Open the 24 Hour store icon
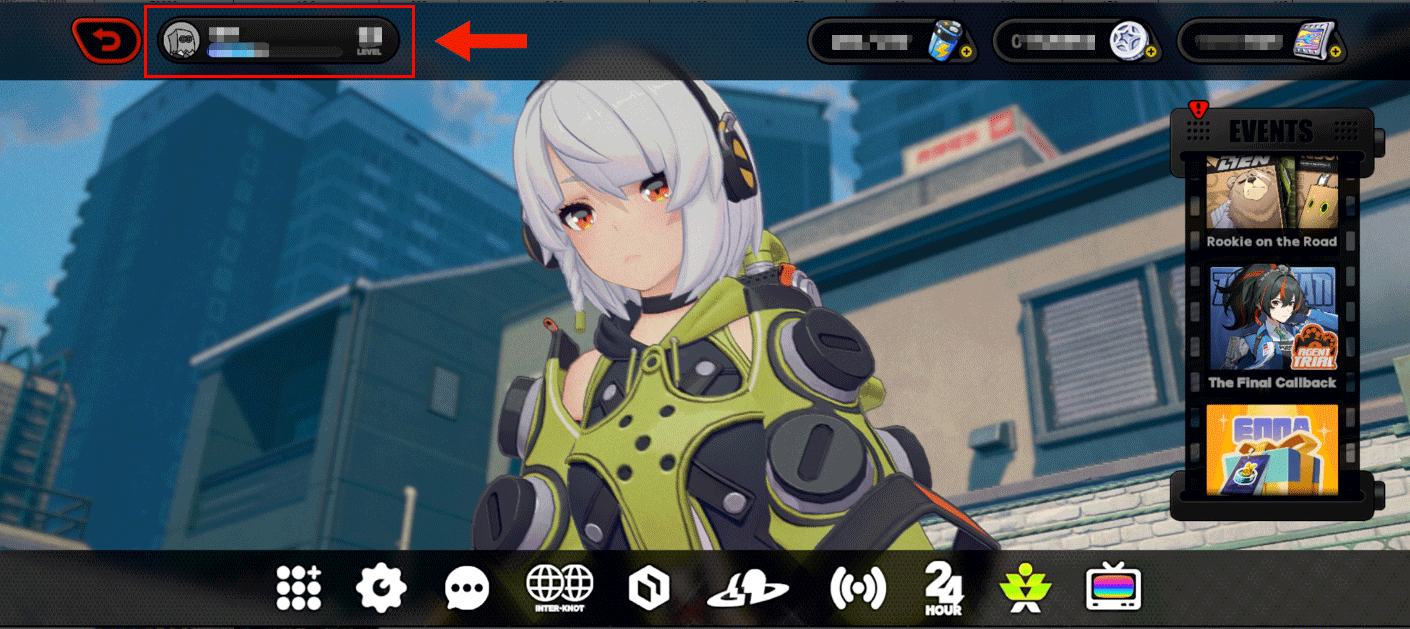The image size is (1410, 629). point(943,588)
